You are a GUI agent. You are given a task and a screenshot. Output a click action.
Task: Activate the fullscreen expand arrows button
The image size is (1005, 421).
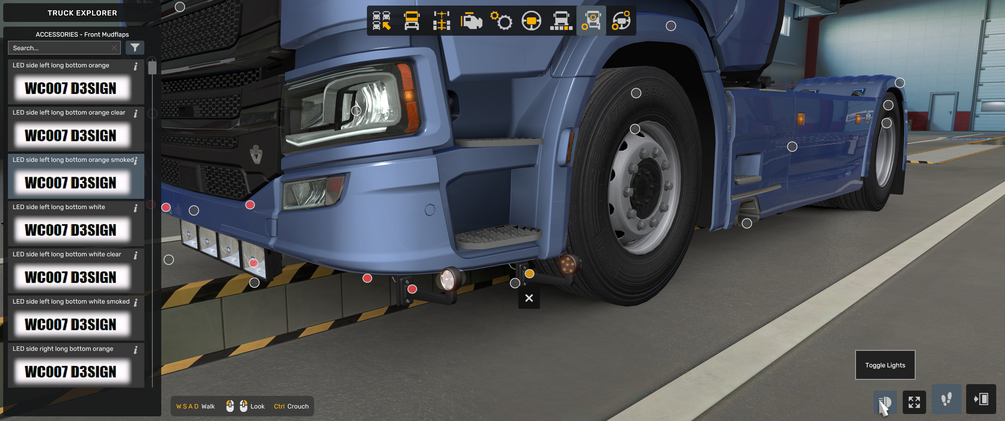click(914, 402)
